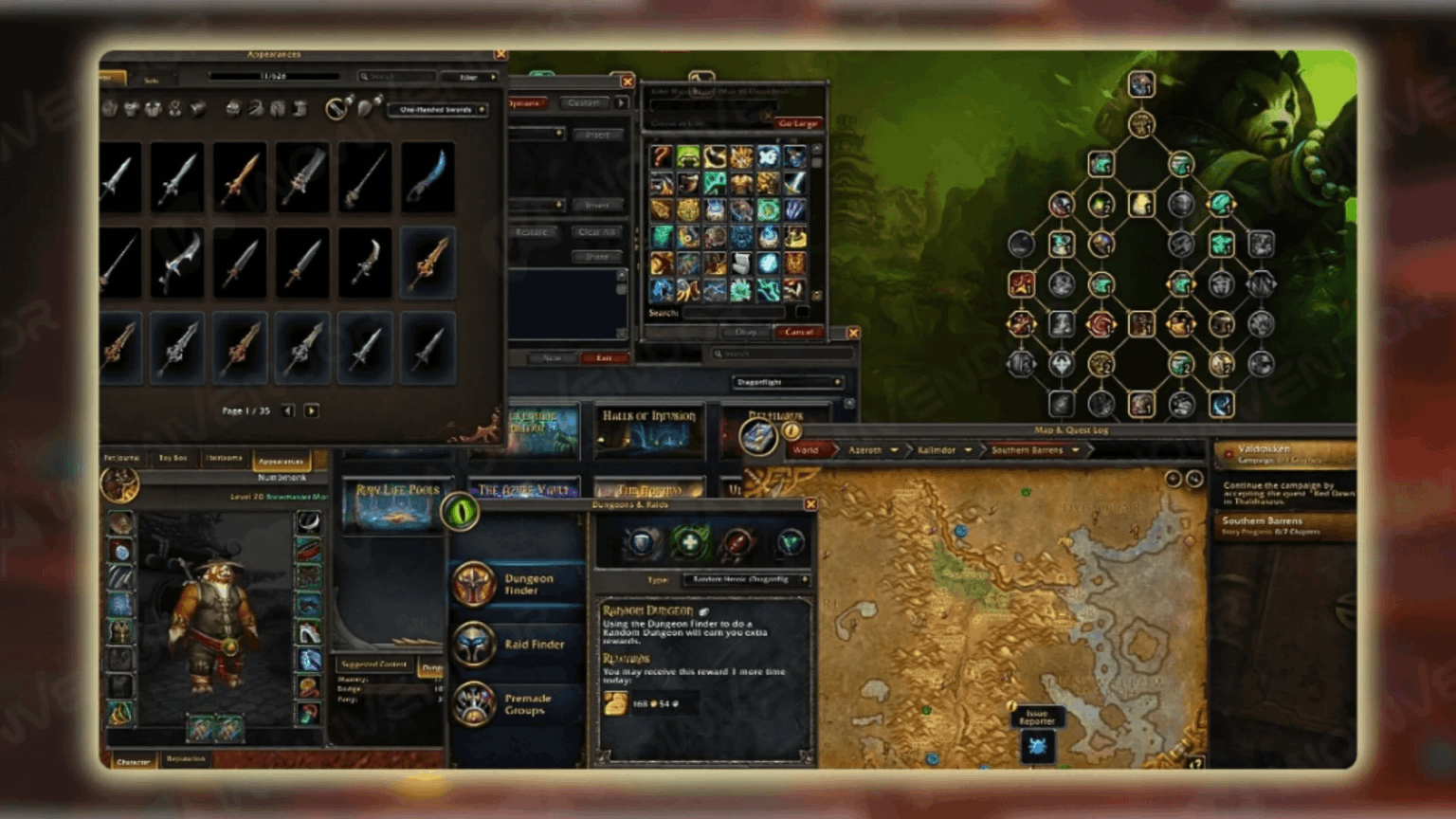Open the Toy Box tab
The width and height of the screenshot is (1456, 819).
tap(172, 458)
